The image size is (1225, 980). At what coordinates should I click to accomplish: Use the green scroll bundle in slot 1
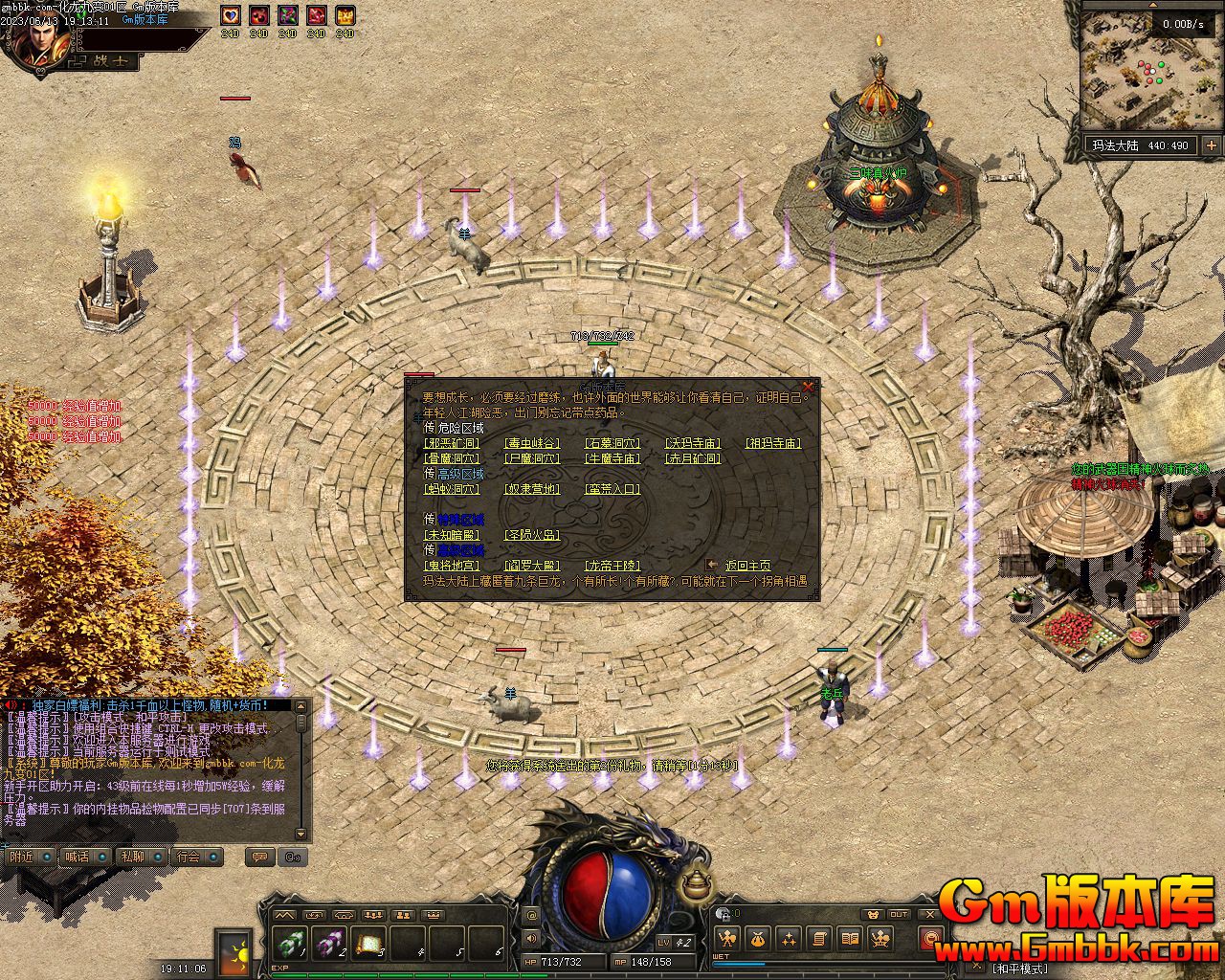tap(290, 944)
